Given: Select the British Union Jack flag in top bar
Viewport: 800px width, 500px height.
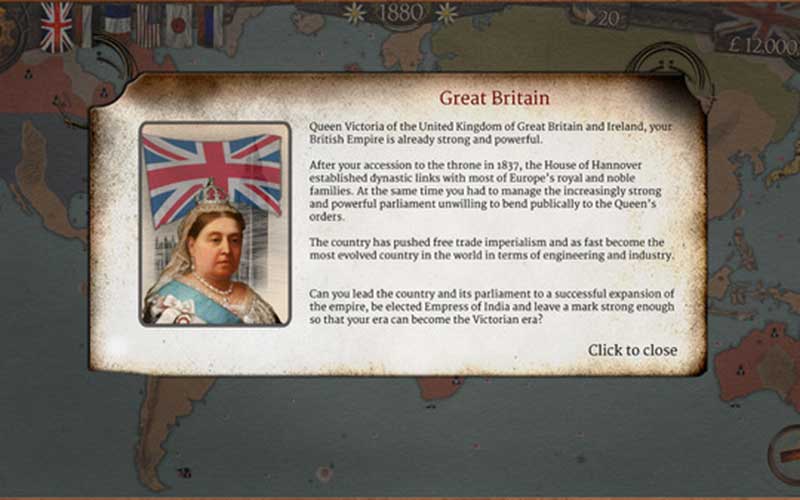Looking at the screenshot, I should 57,27.
